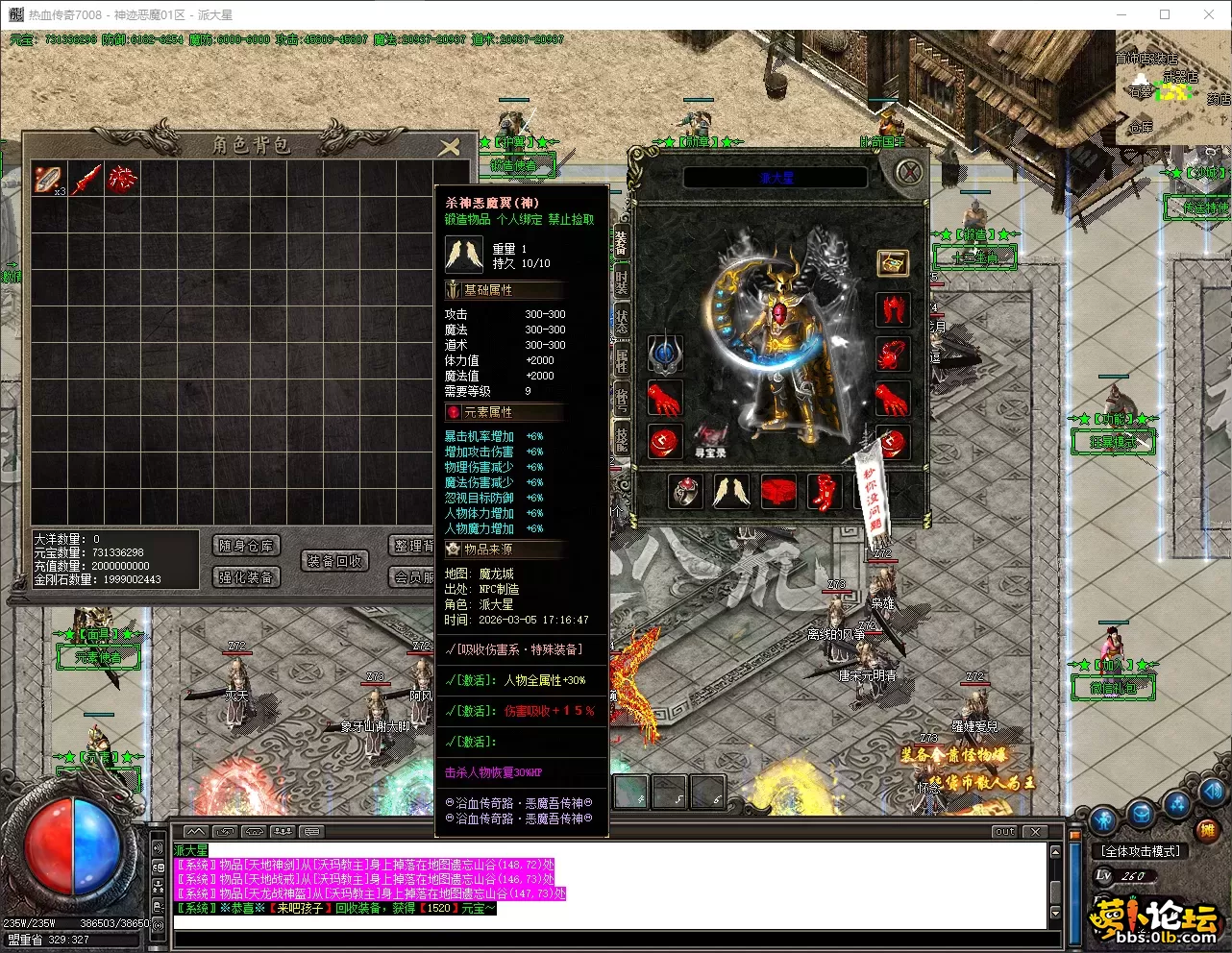The width and height of the screenshot is (1232, 953).
Task: Switch to the 时装 fashion tab
Action: tap(621, 284)
